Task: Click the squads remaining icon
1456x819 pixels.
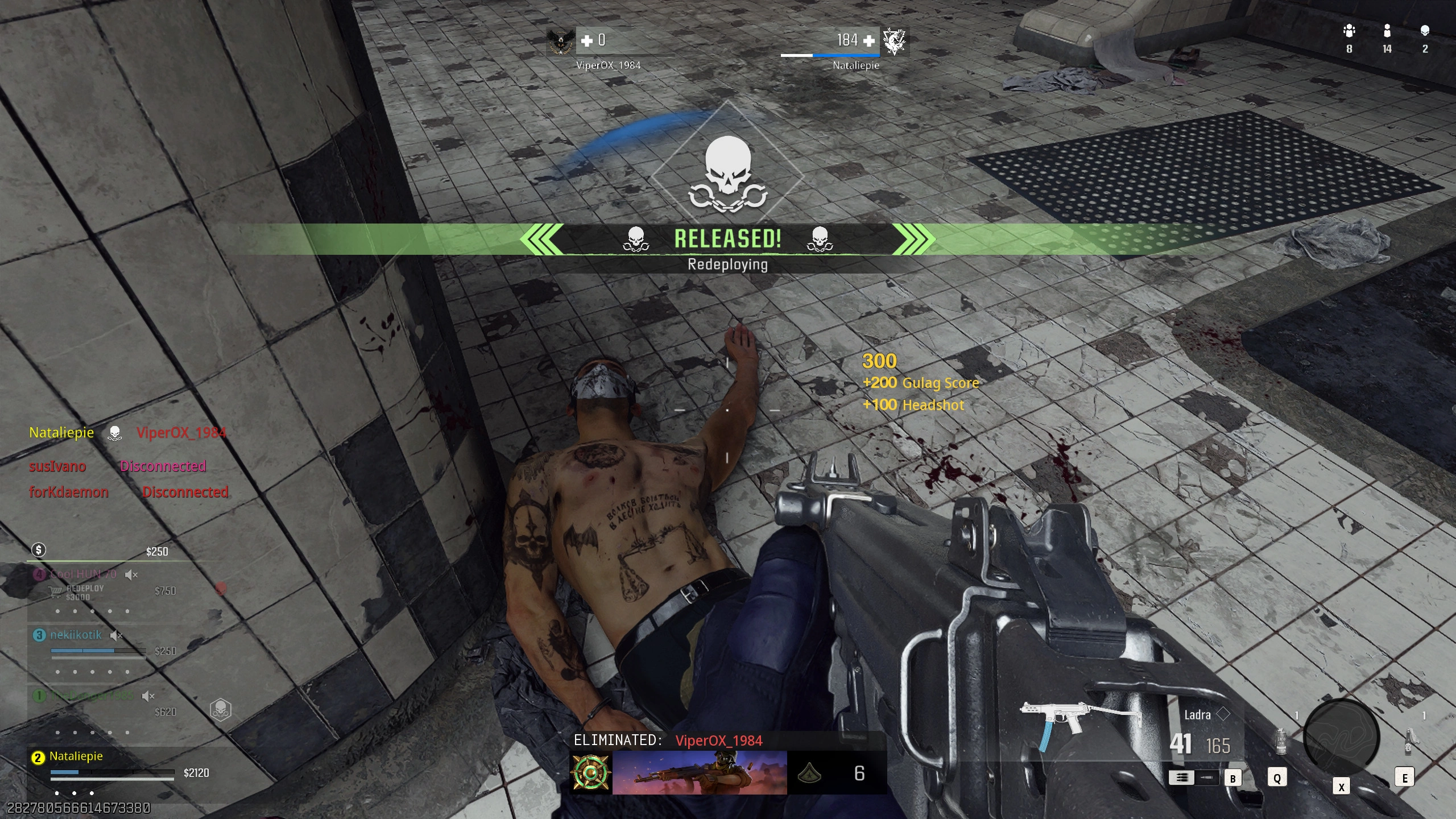Action: (1349, 31)
